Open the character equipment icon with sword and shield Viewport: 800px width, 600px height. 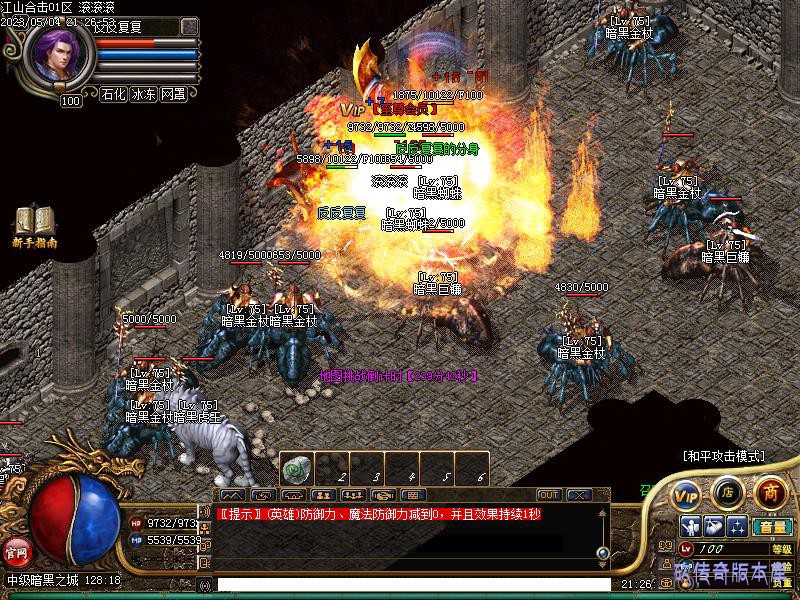click(x=690, y=527)
